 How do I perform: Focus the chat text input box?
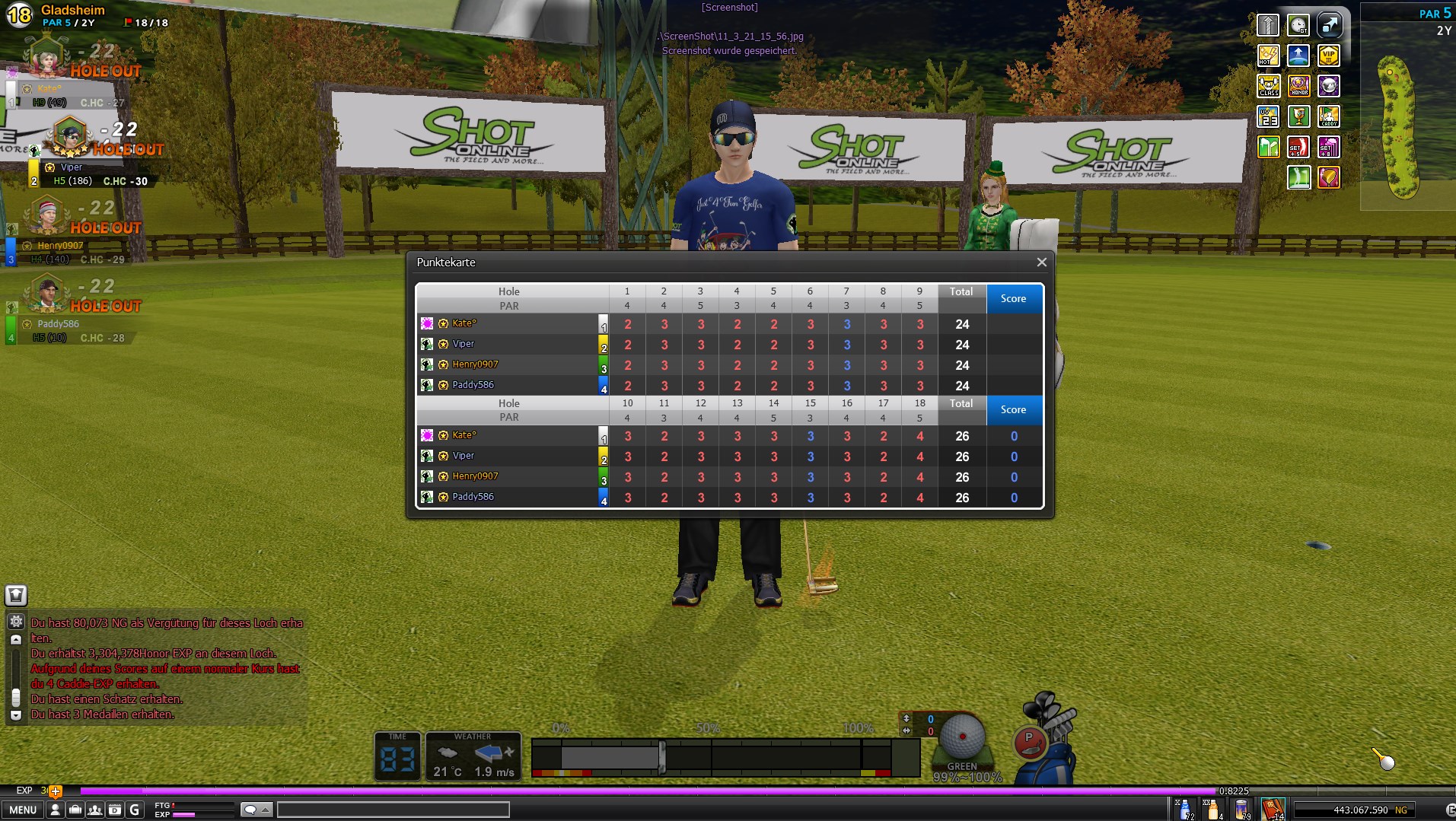tap(393, 810)
